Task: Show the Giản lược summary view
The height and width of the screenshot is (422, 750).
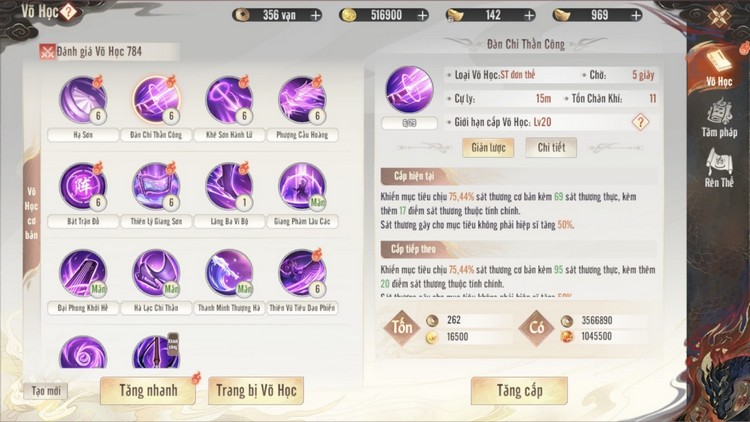Action: [486, 147]
